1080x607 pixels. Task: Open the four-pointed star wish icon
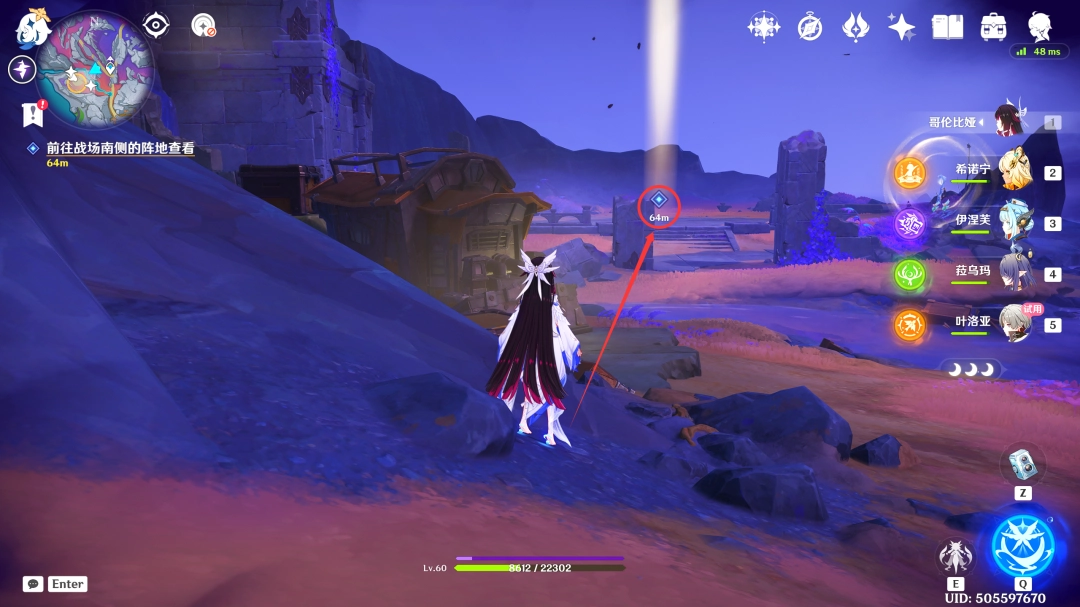pos(901,27)
